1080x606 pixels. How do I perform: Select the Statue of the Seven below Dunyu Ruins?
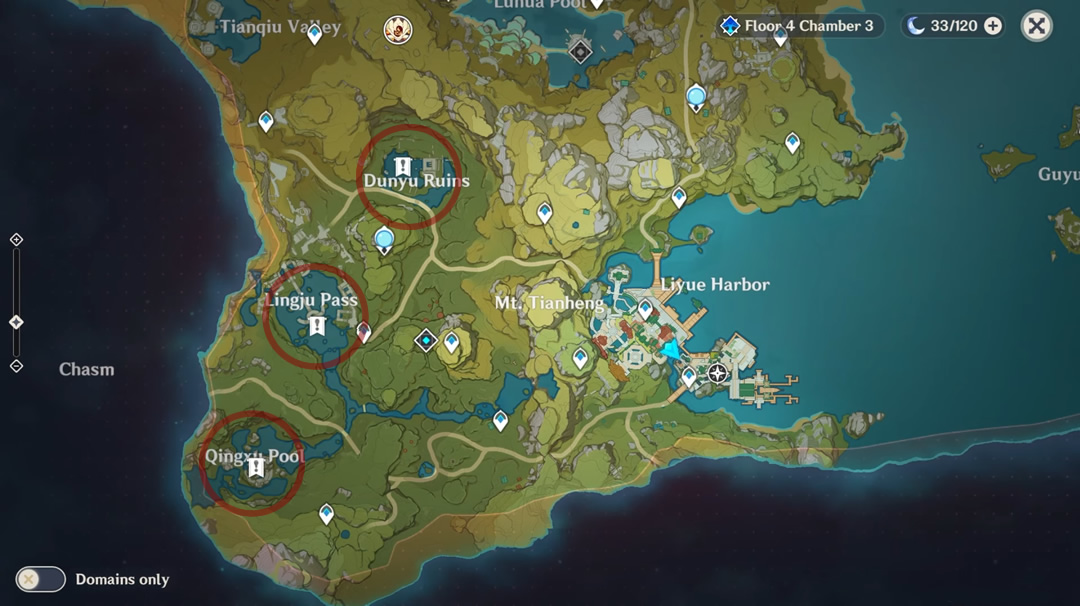384,240
